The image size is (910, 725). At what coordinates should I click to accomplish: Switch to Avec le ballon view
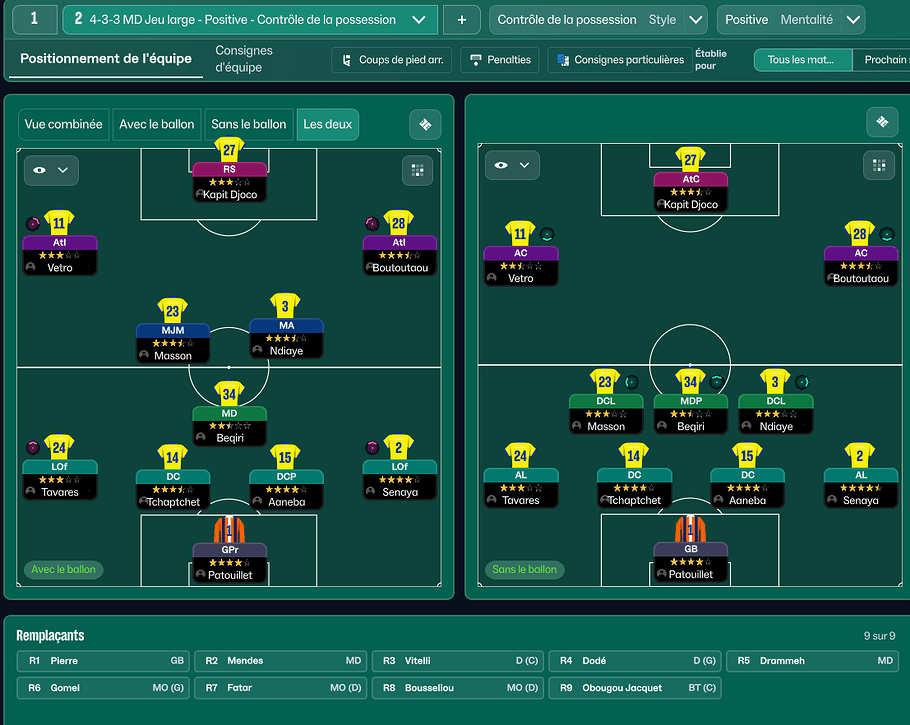[157, 124]
